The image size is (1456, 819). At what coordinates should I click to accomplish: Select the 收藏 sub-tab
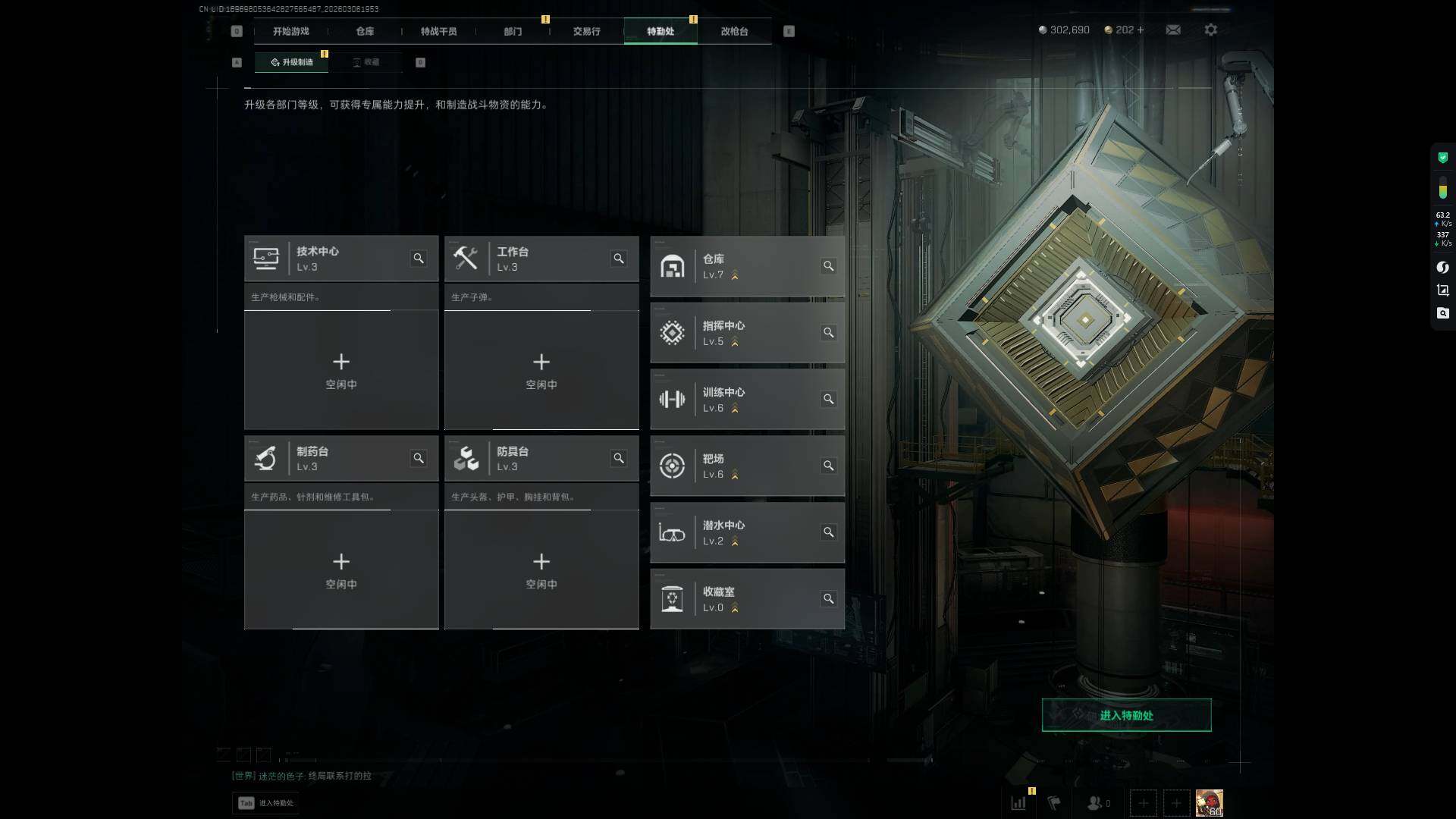[366, 62]
